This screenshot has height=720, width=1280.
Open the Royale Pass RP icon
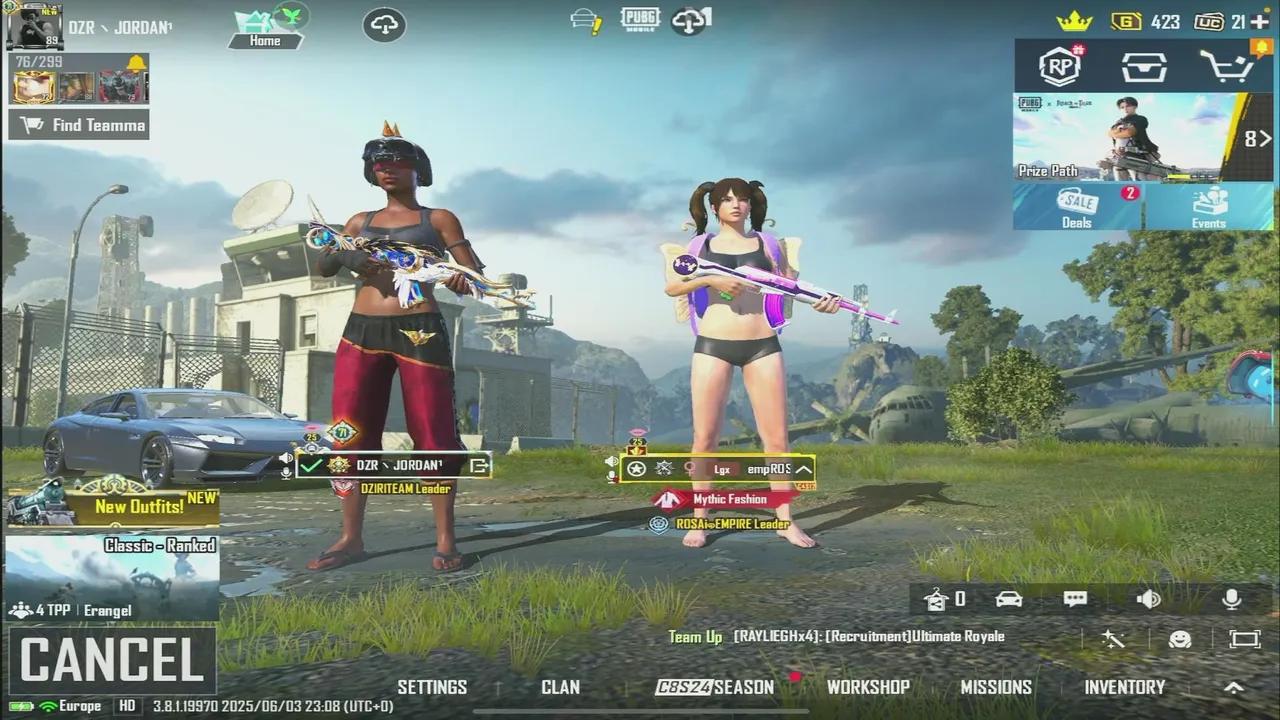[1060, 67]
